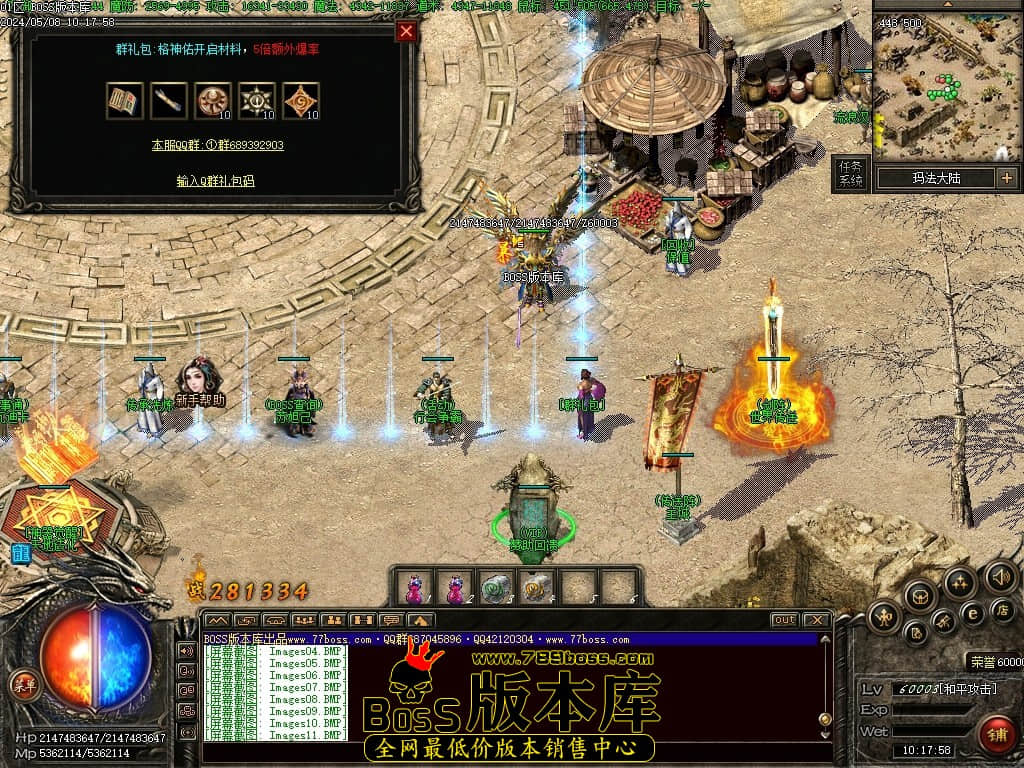Select the book reward item slot
The height and width of the screenshot is (768, 1024).
(125, 100)
